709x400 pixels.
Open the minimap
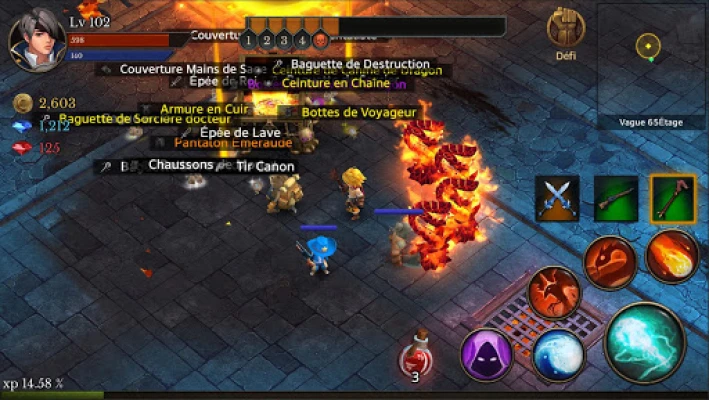coord(651,62)
